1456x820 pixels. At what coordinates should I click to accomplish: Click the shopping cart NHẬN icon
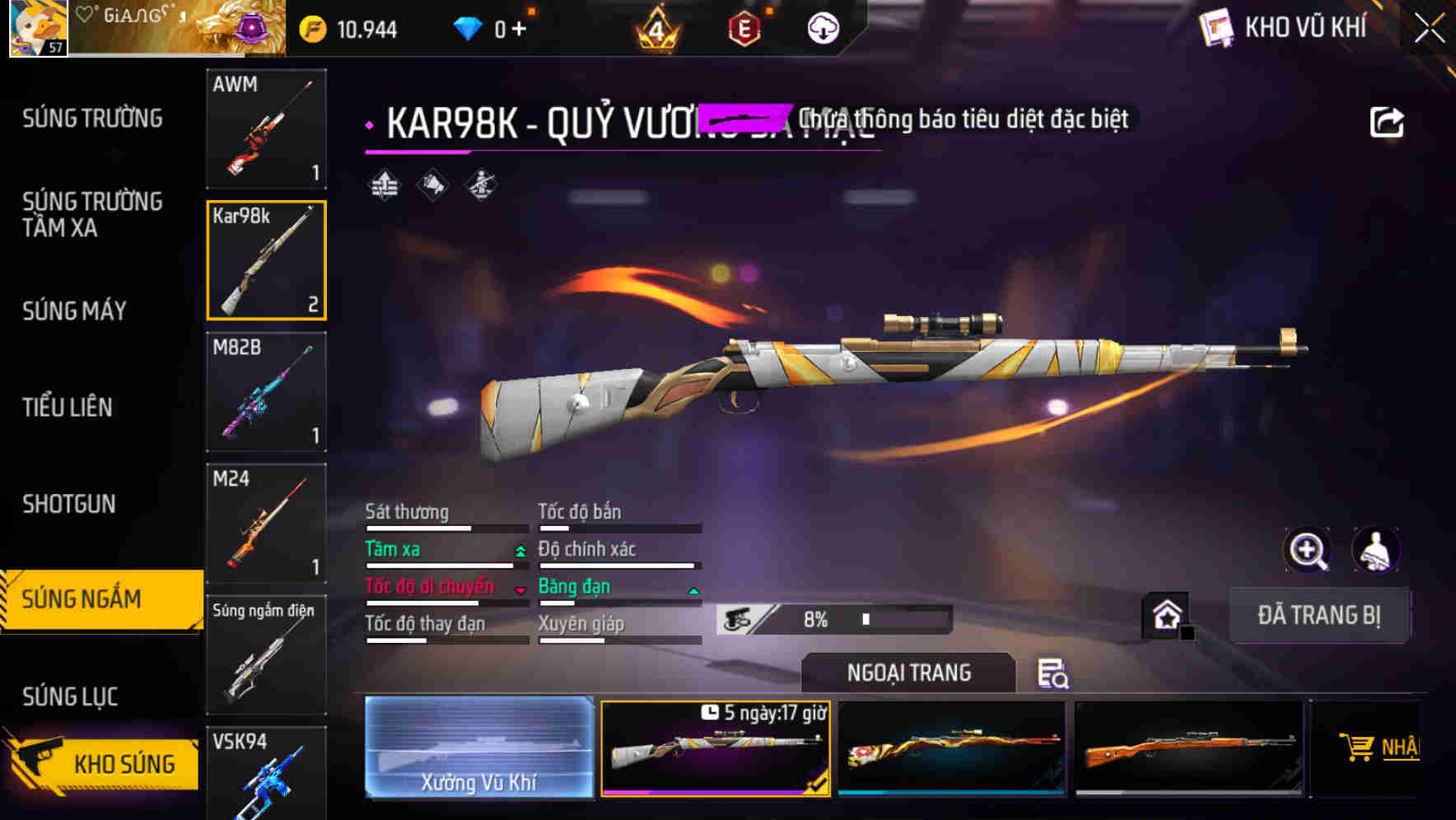(x=1359, y=746)
